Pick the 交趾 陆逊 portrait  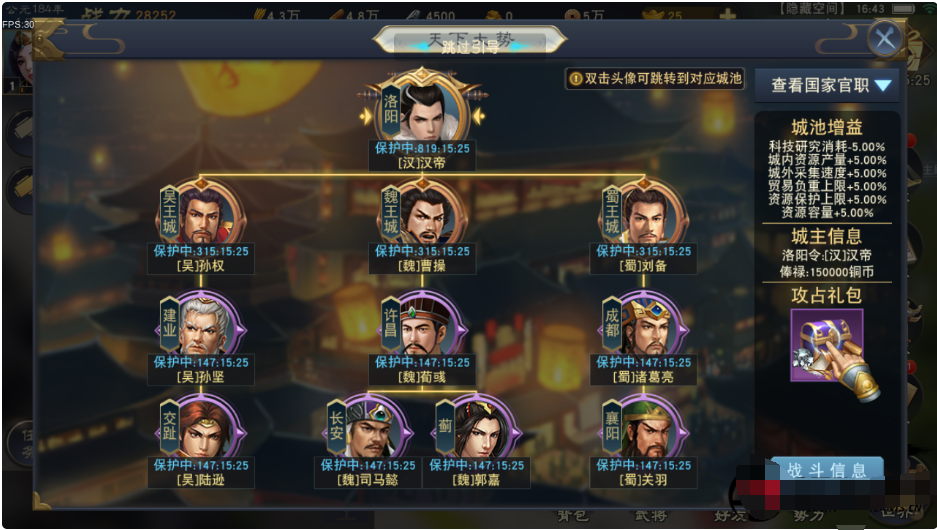(x=208, y=430)
